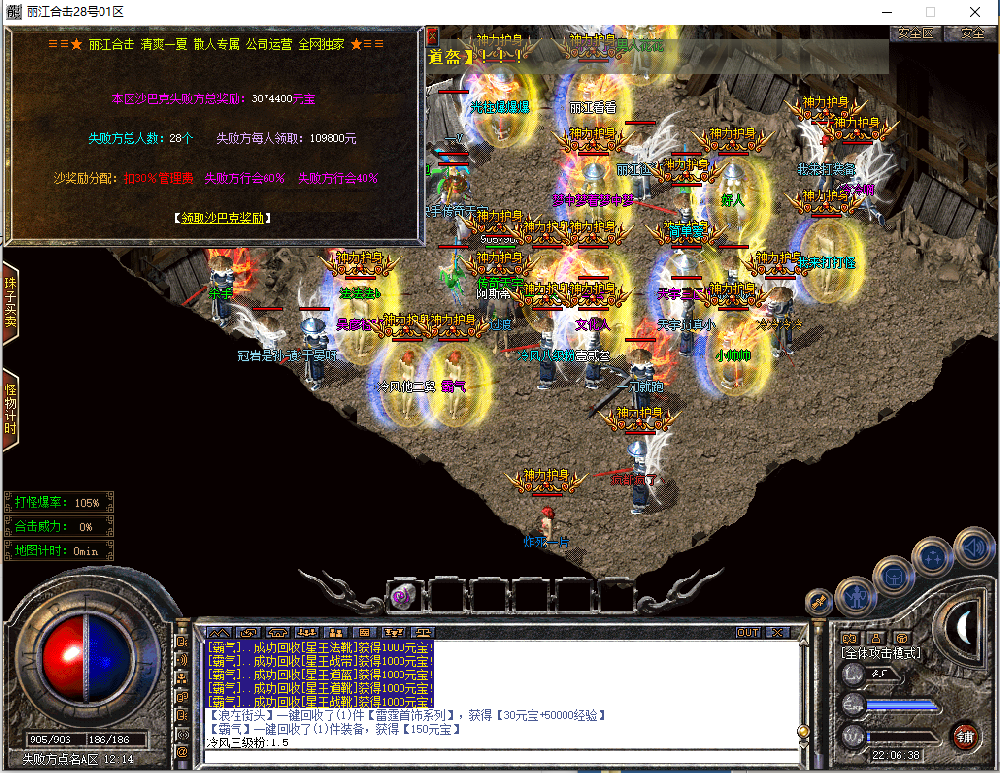Open the 怪物计时 side tab

click(11, 408)
